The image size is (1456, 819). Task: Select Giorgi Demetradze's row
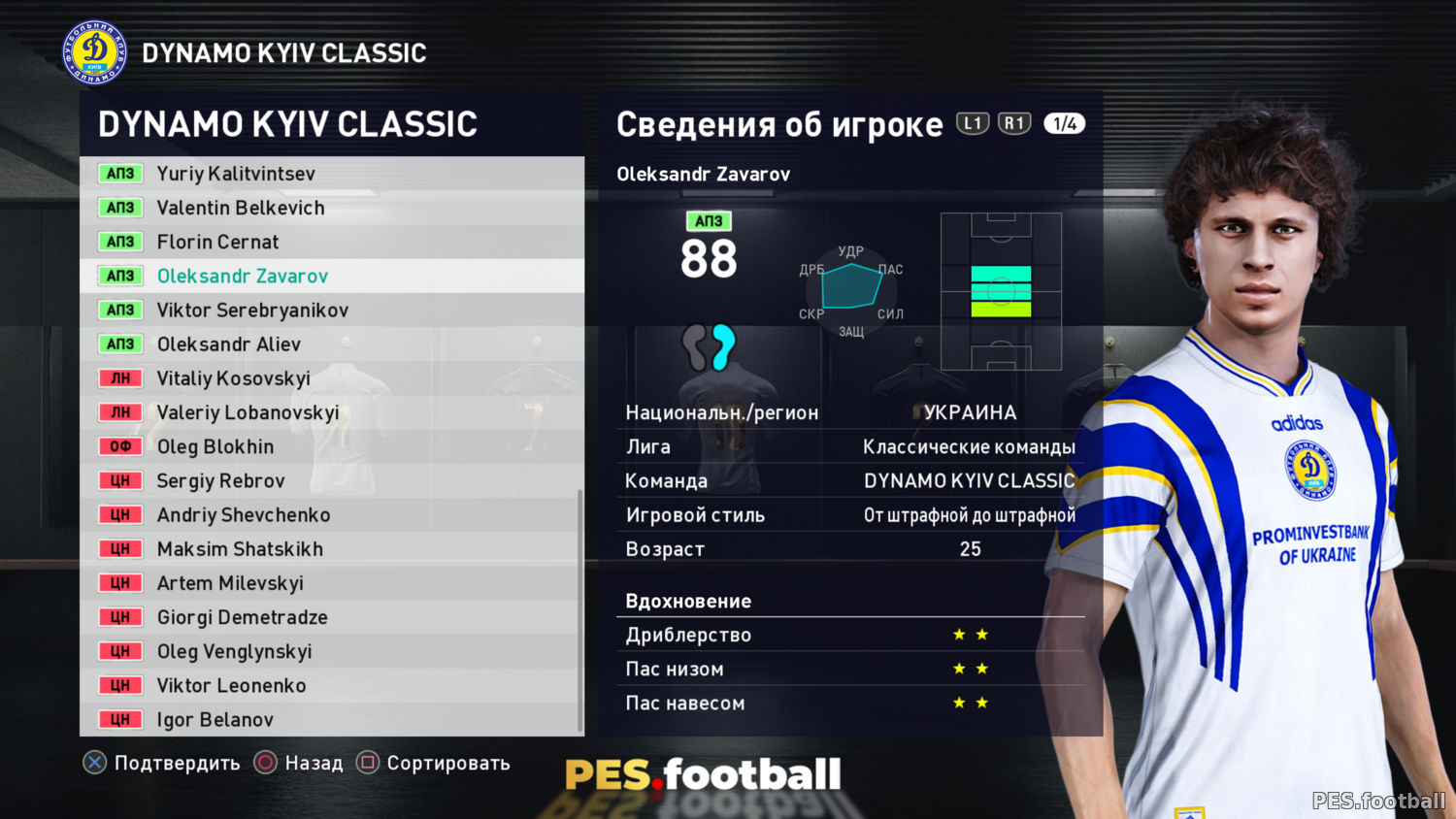(243, 617)
